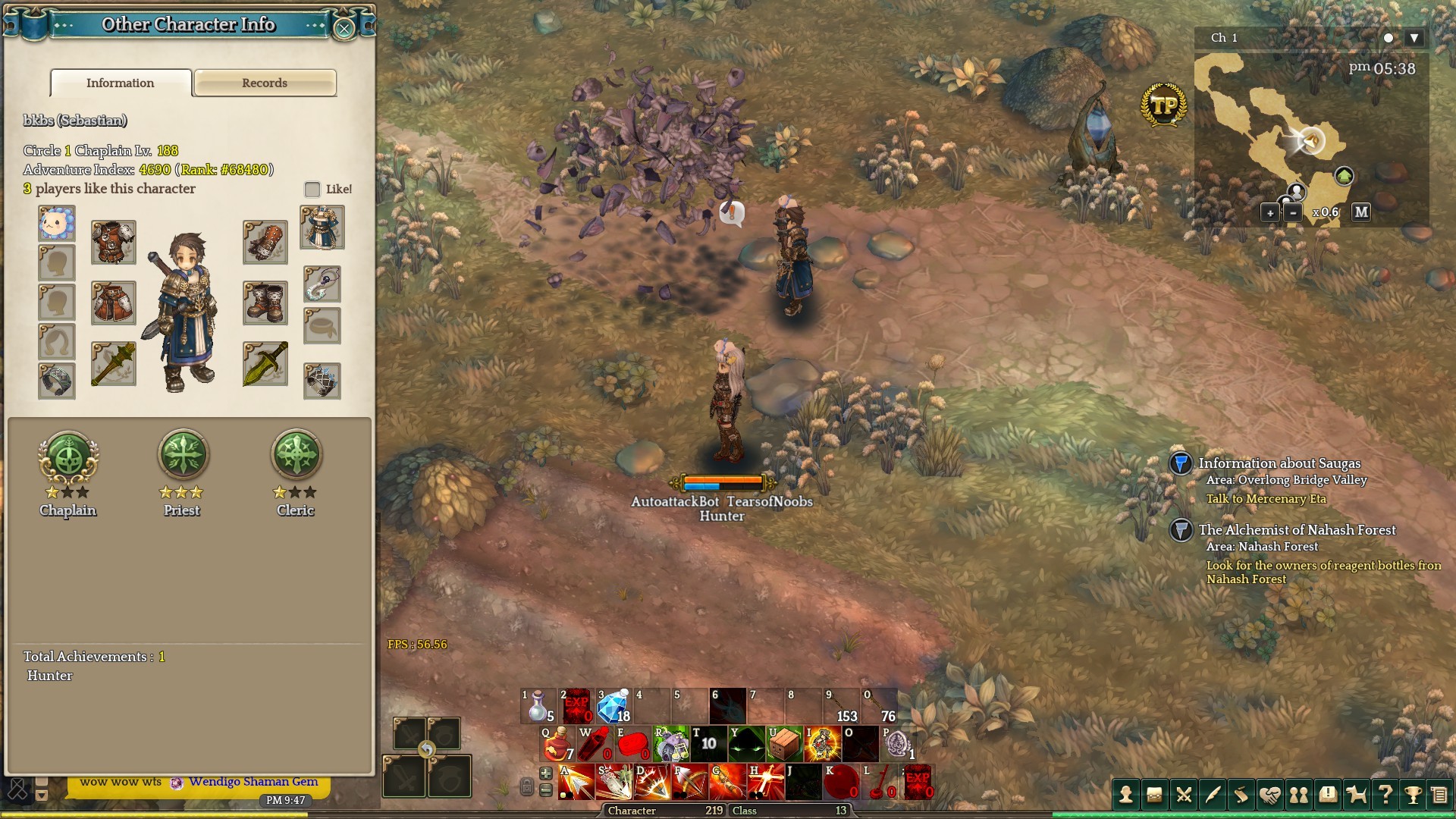This screenshot has width=1456, height=819.
Task: Open the companion pet menu button
Action: pyautogui.click(x=1356, y=794)
